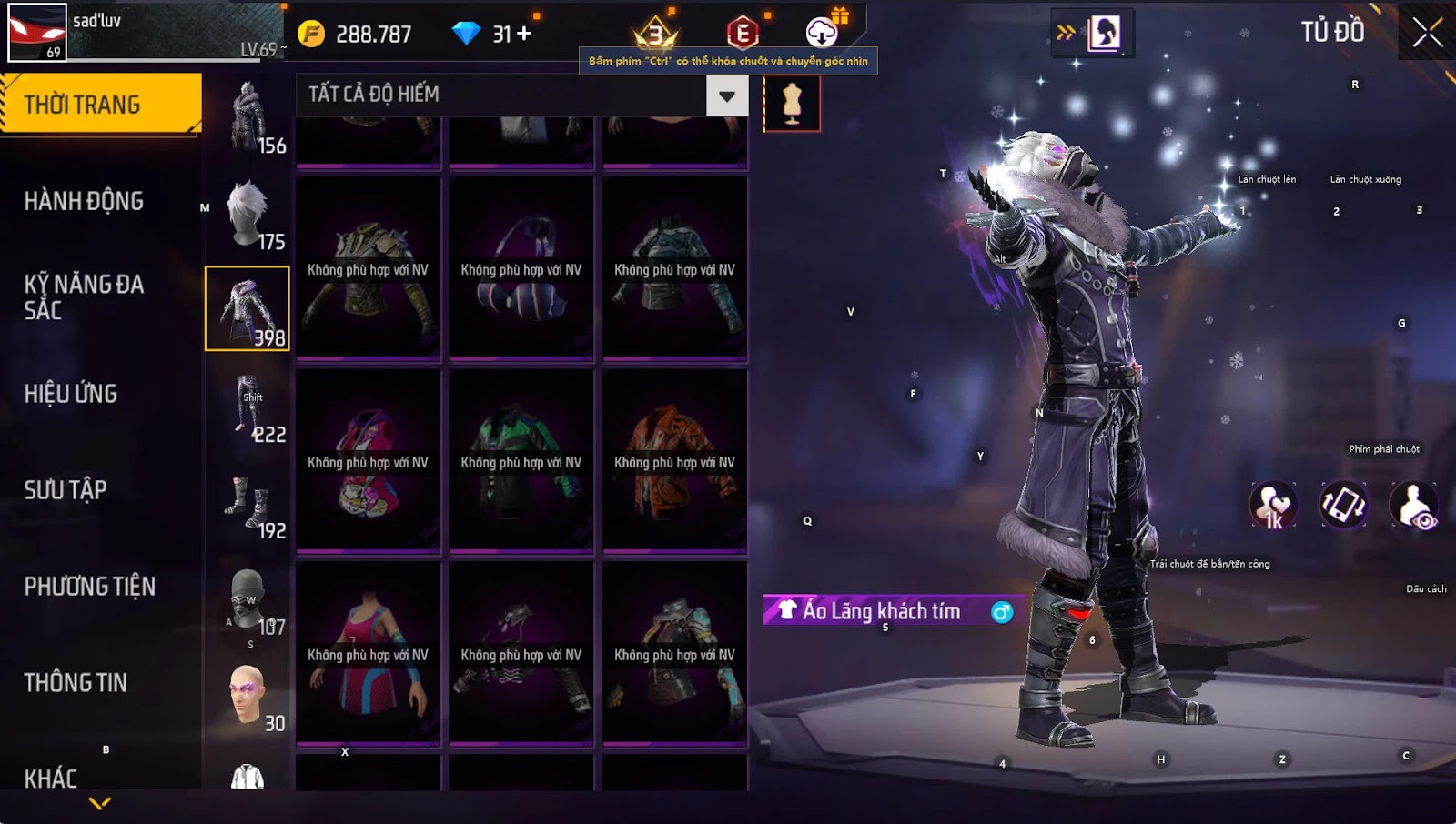
Task: Click the mannequin outfit preview button
Action: coord(792,103)
